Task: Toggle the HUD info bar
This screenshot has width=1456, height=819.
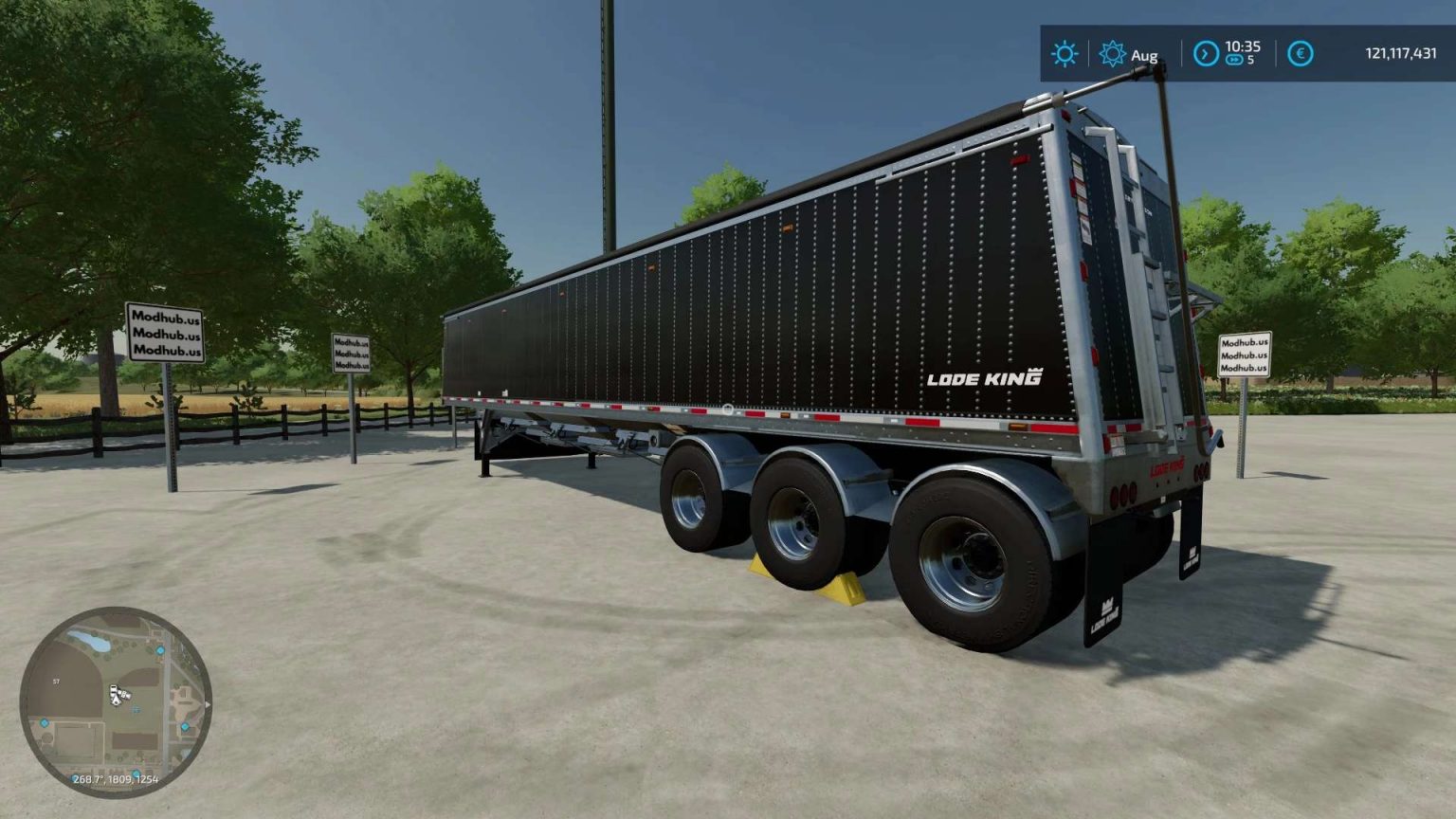Action: click(1232, 52)
